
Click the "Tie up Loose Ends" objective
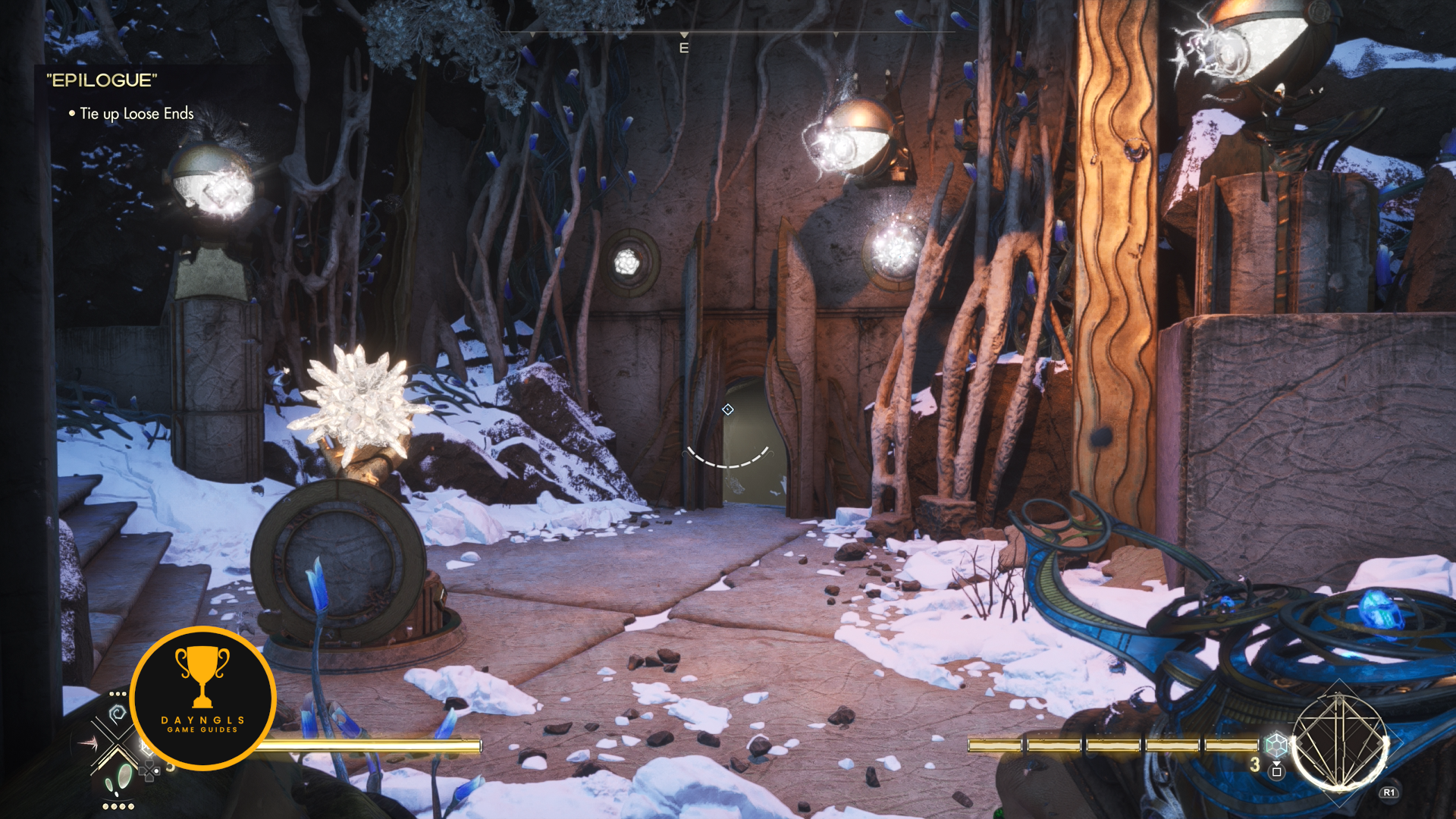[136, 114]
